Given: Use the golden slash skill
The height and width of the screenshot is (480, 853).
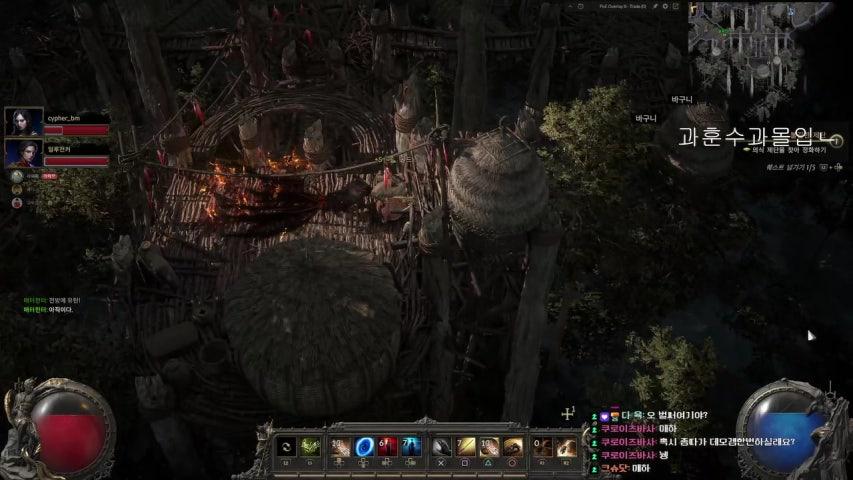Looking at the screenshot, I should pyautogui.click(x=466, y=447).
